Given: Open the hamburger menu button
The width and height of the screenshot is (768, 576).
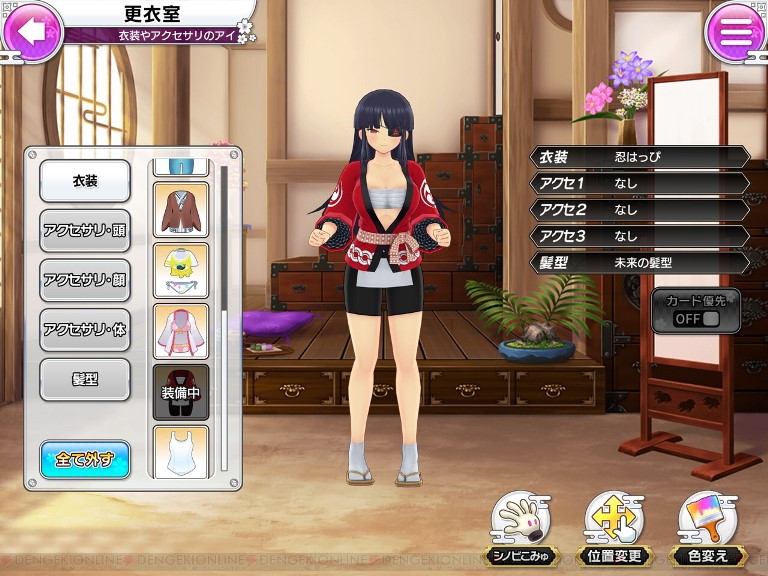Looking at the screenshot, I should click(735, 33).
